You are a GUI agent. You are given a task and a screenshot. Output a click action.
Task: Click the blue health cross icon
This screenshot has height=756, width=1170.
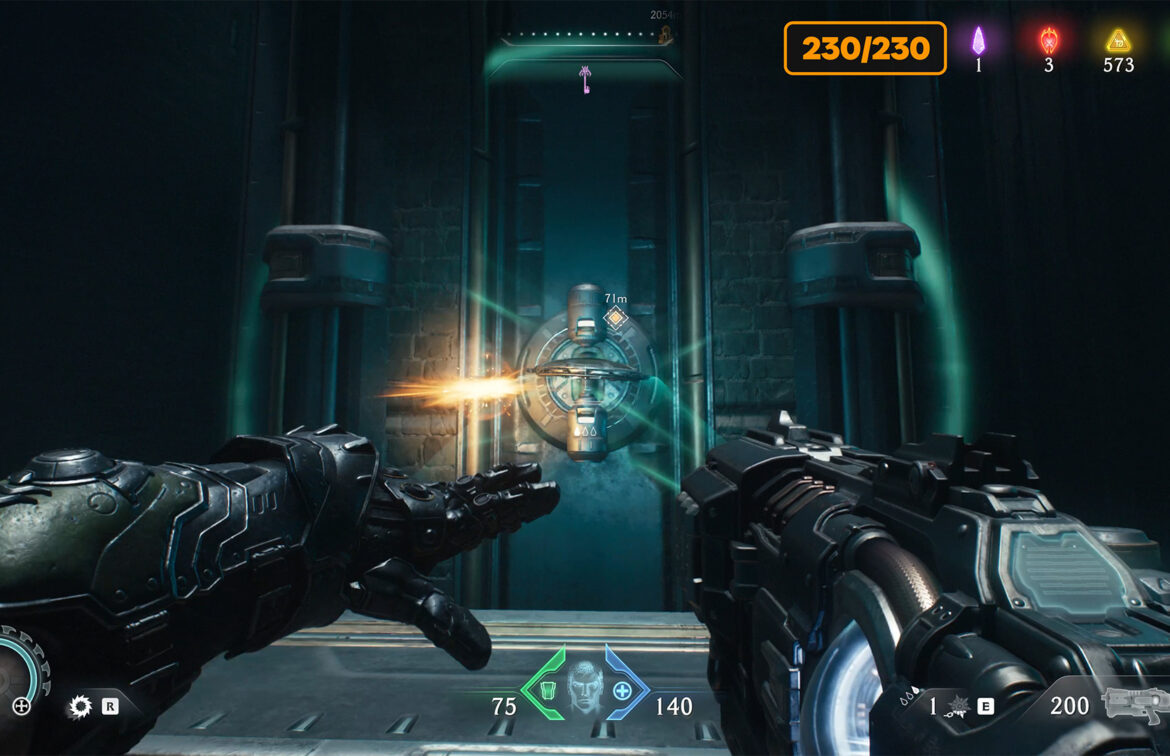(622, 691)
